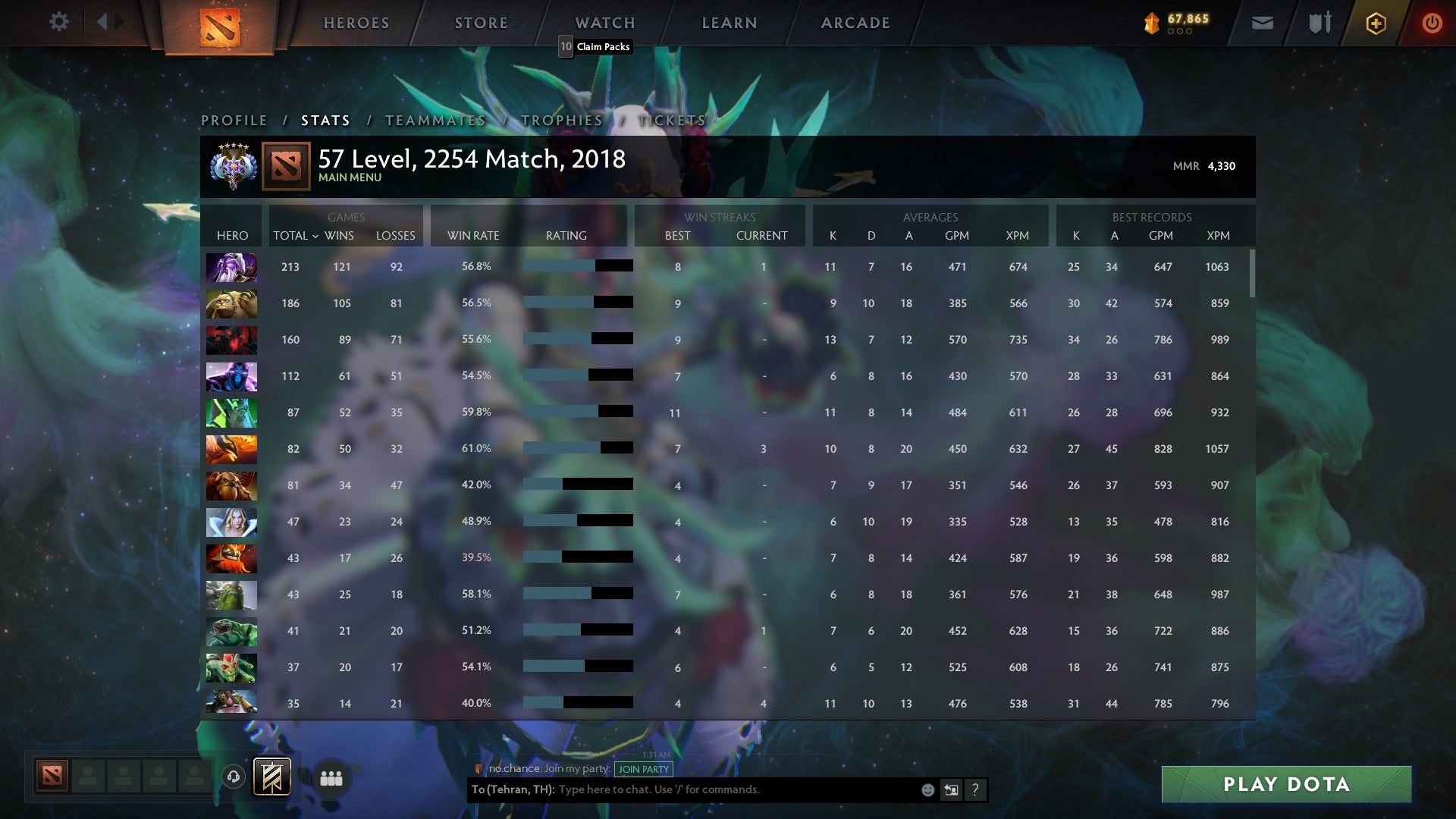Click the red power quit icon
This screenshot has width=1456, height=819.
click(x=1432, y=23)
